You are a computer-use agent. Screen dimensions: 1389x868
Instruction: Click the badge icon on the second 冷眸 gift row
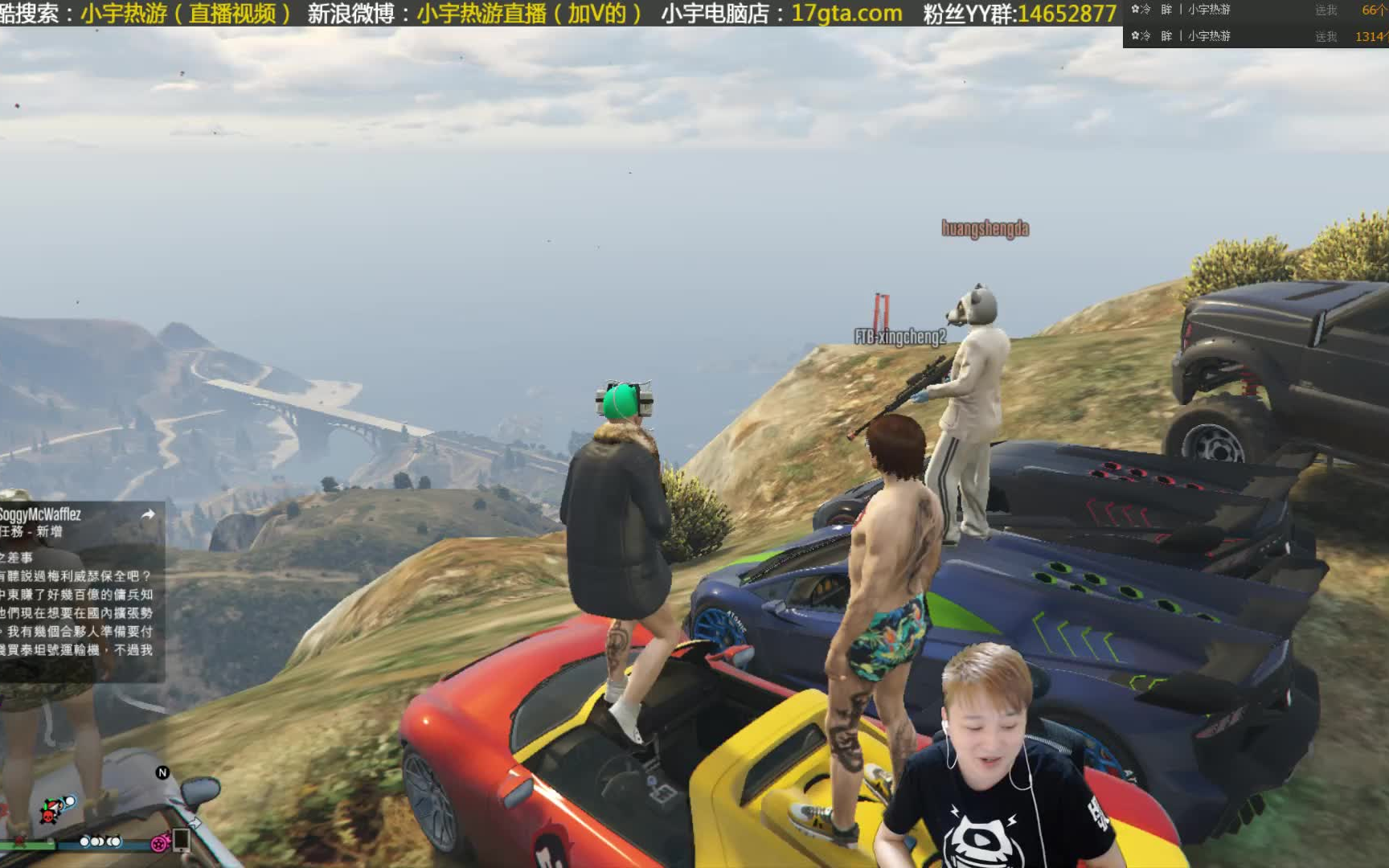1135,35
